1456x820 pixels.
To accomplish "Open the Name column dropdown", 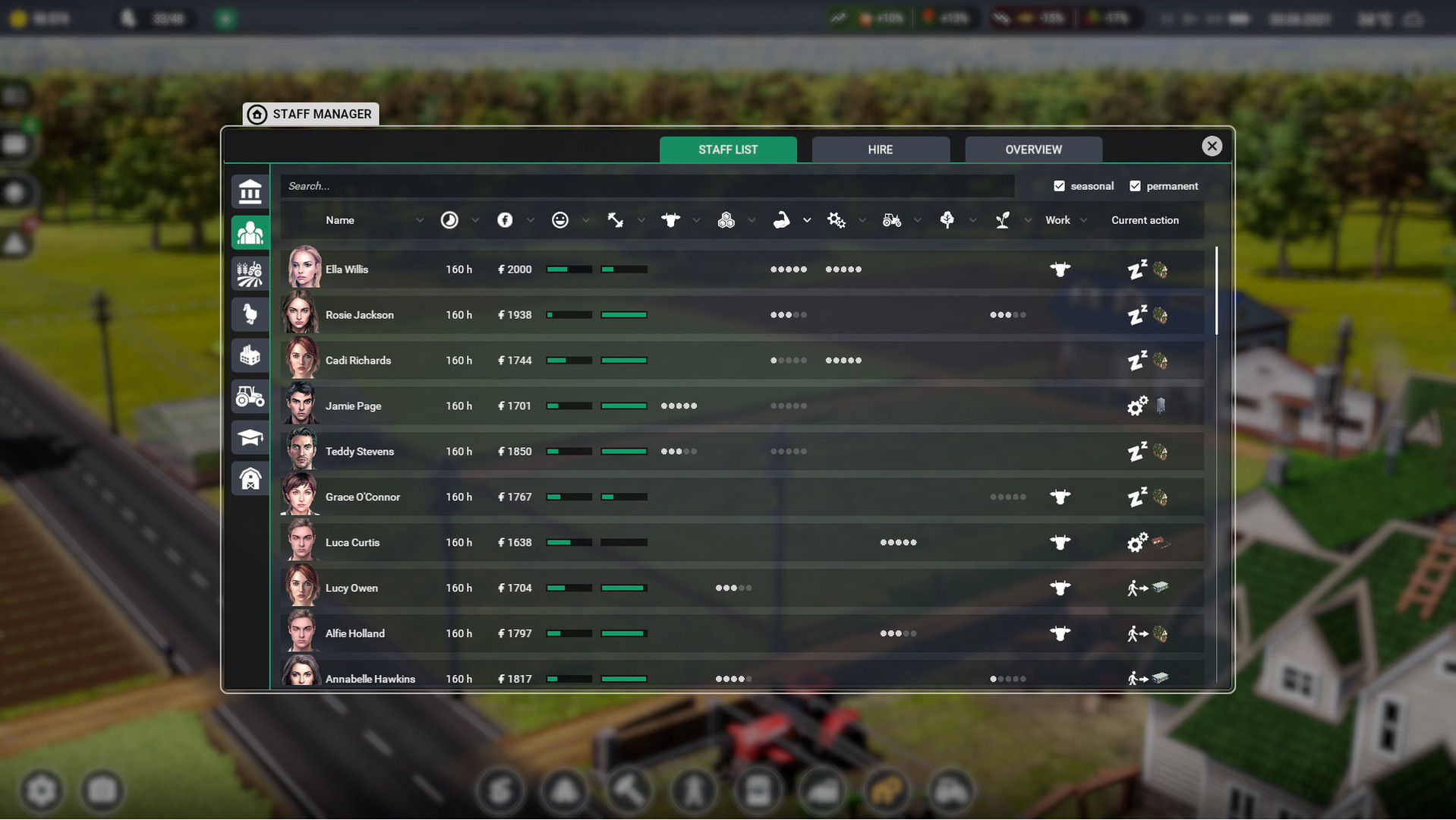I will [x=421, y=220].
